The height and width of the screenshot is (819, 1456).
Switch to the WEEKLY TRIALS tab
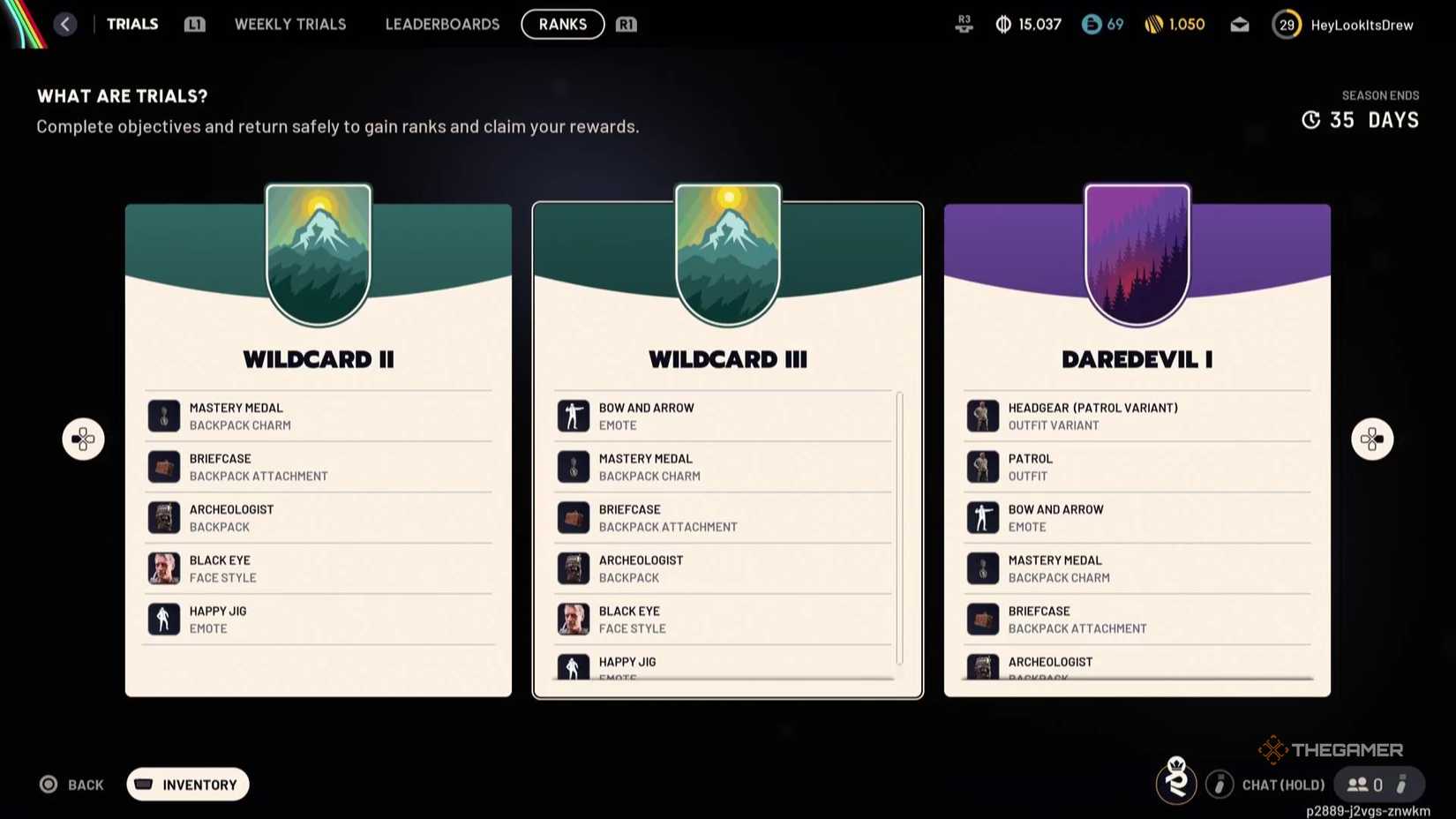[289, 24]
